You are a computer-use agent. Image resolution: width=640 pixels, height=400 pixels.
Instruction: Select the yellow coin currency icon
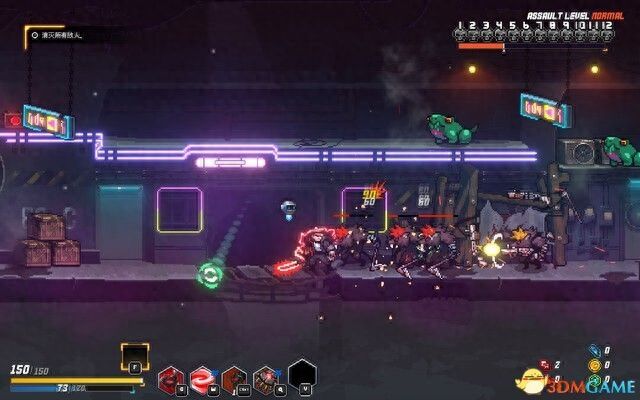coord(595,366)
